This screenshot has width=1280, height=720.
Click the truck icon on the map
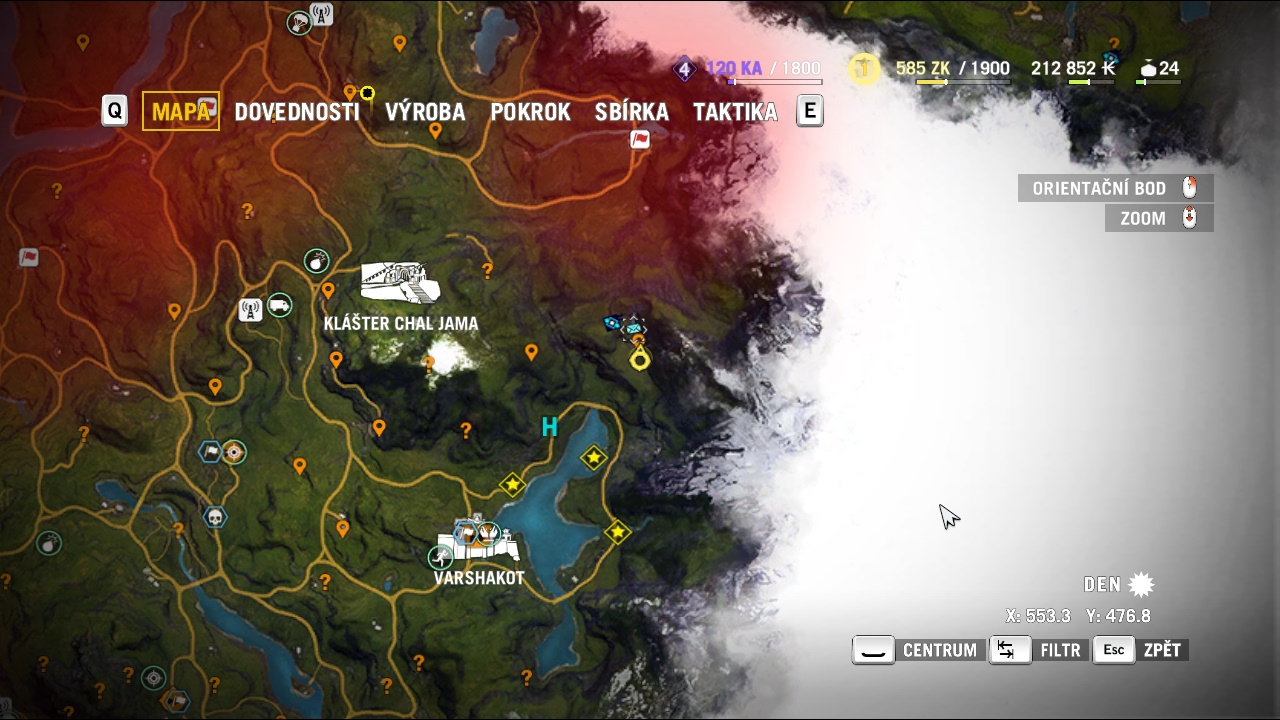coord(280,305)
